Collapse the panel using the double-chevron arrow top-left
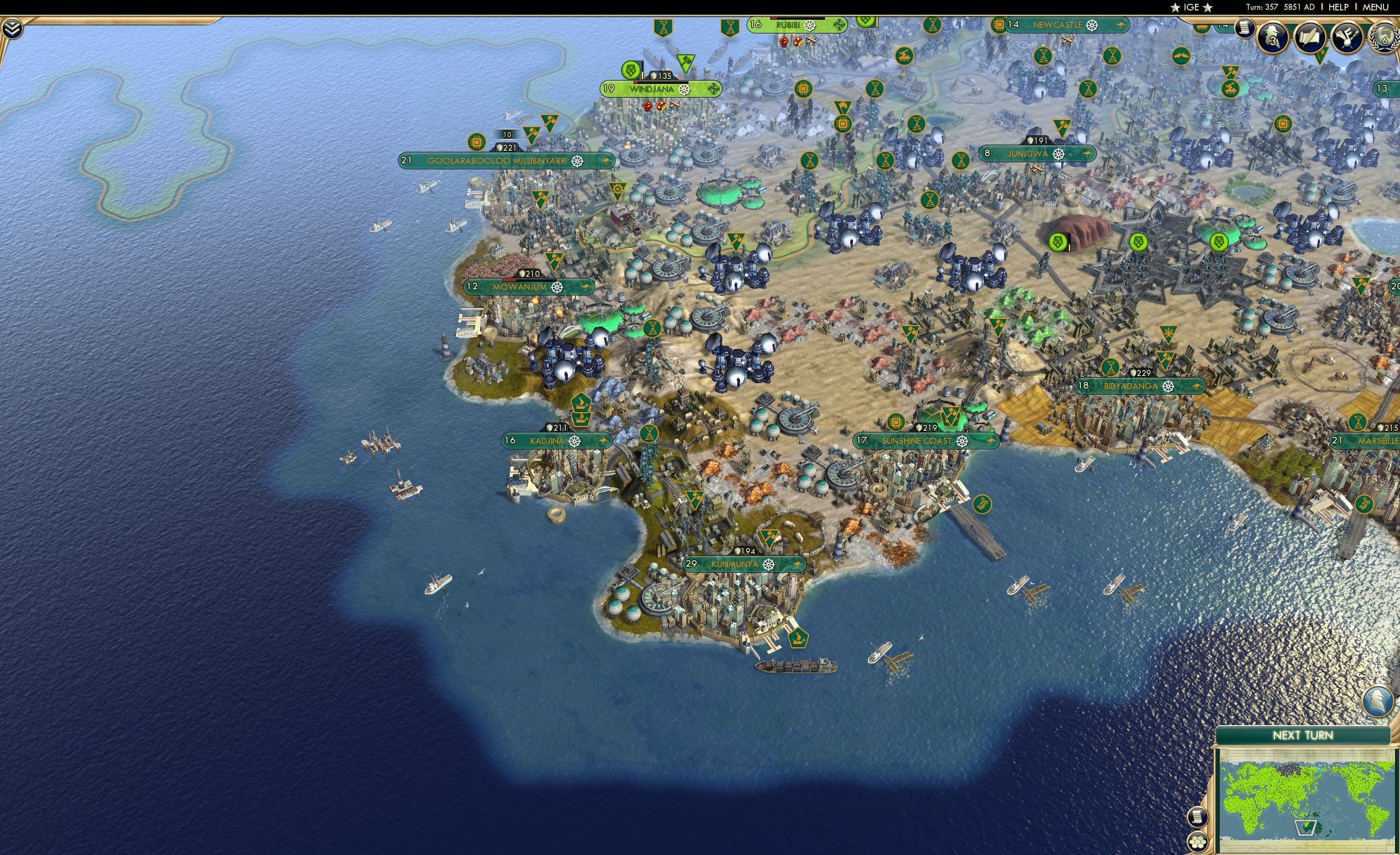1400x855 pixels. [x=13, y=29]
